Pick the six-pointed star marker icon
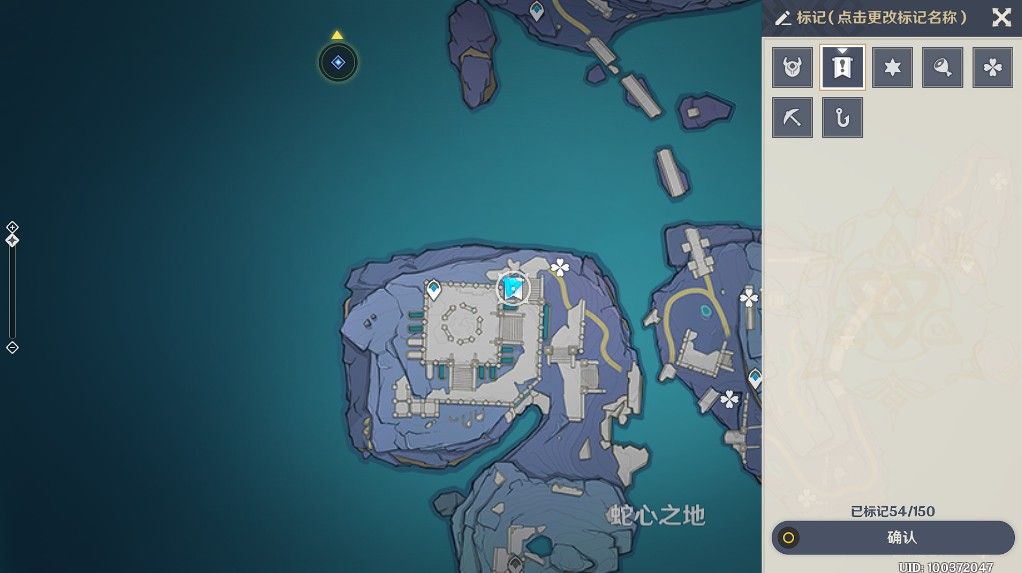The image size is (1022, 573). [x=892, y=68]
